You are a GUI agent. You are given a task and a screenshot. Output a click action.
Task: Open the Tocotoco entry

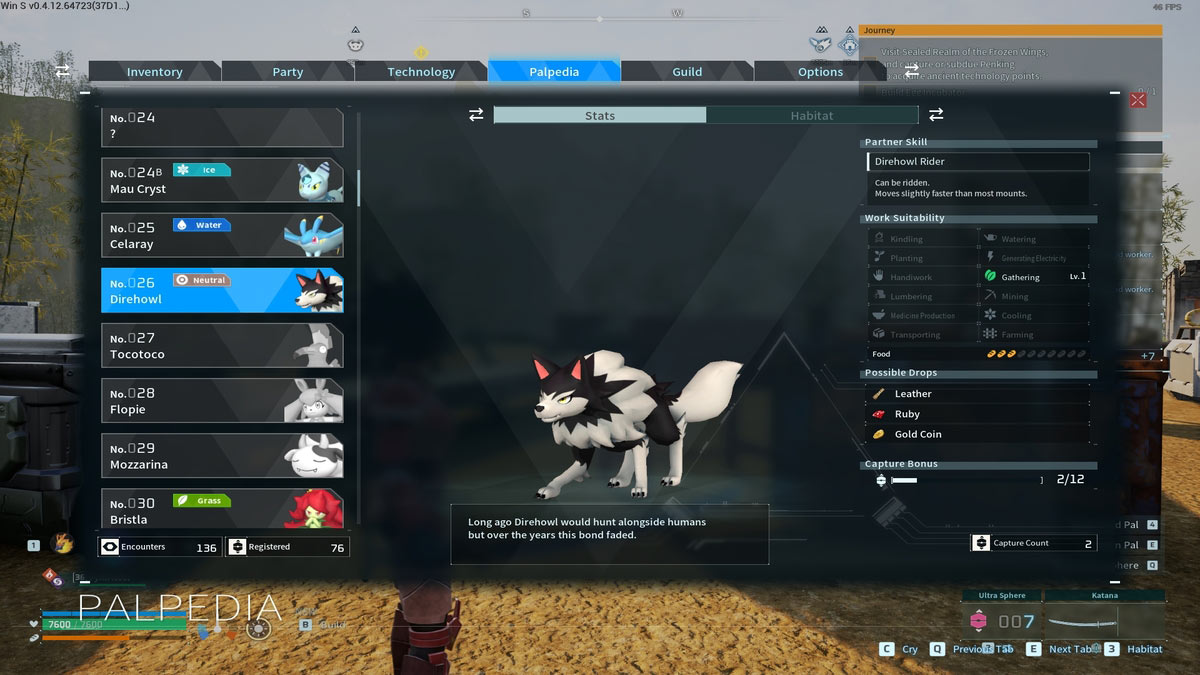tap(222, 346)
